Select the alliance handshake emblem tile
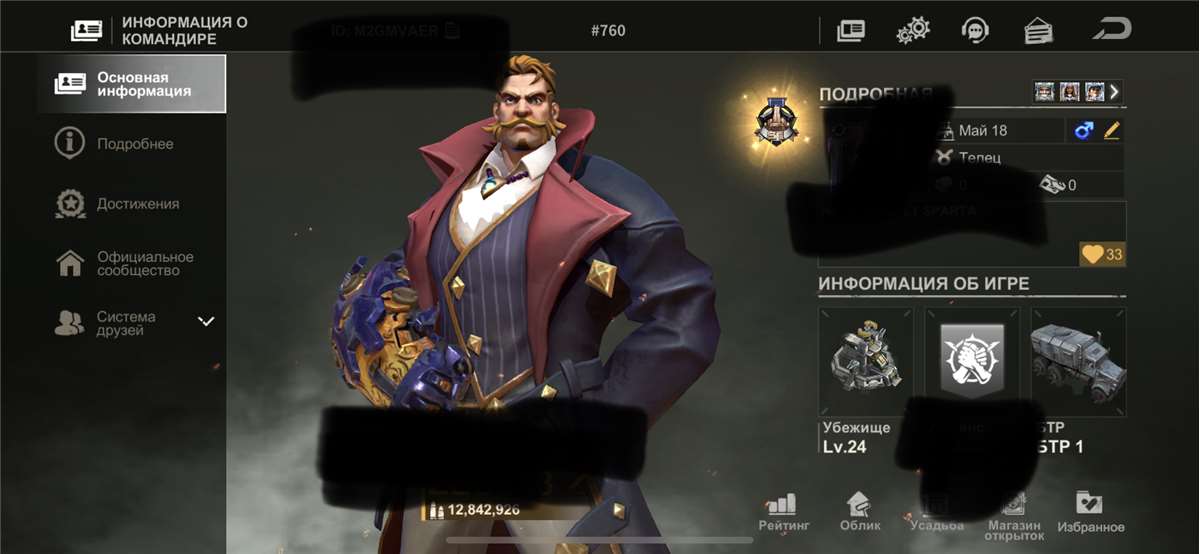 (x=972, y=362)
